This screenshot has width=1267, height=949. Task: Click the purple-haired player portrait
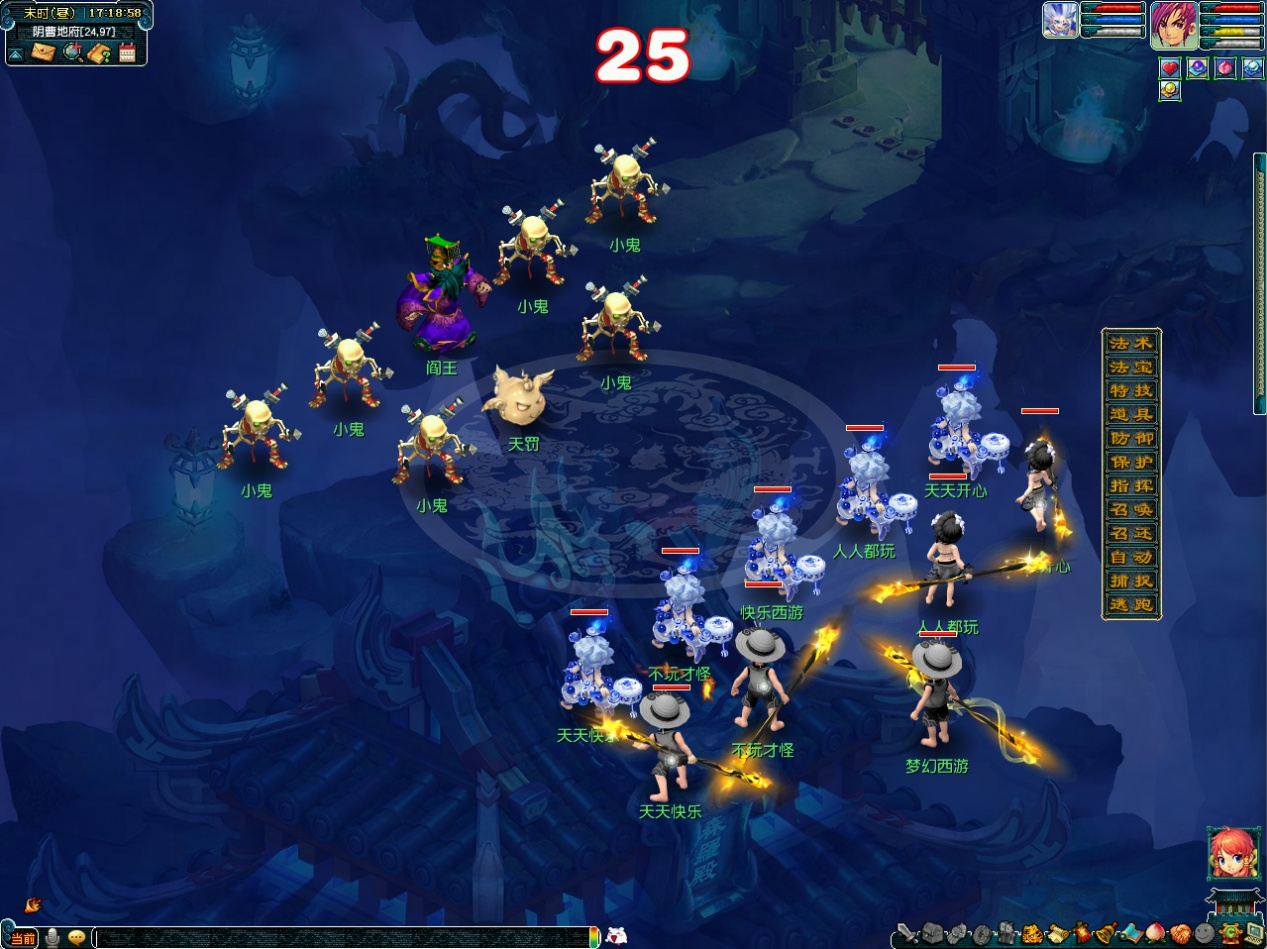1173,24
